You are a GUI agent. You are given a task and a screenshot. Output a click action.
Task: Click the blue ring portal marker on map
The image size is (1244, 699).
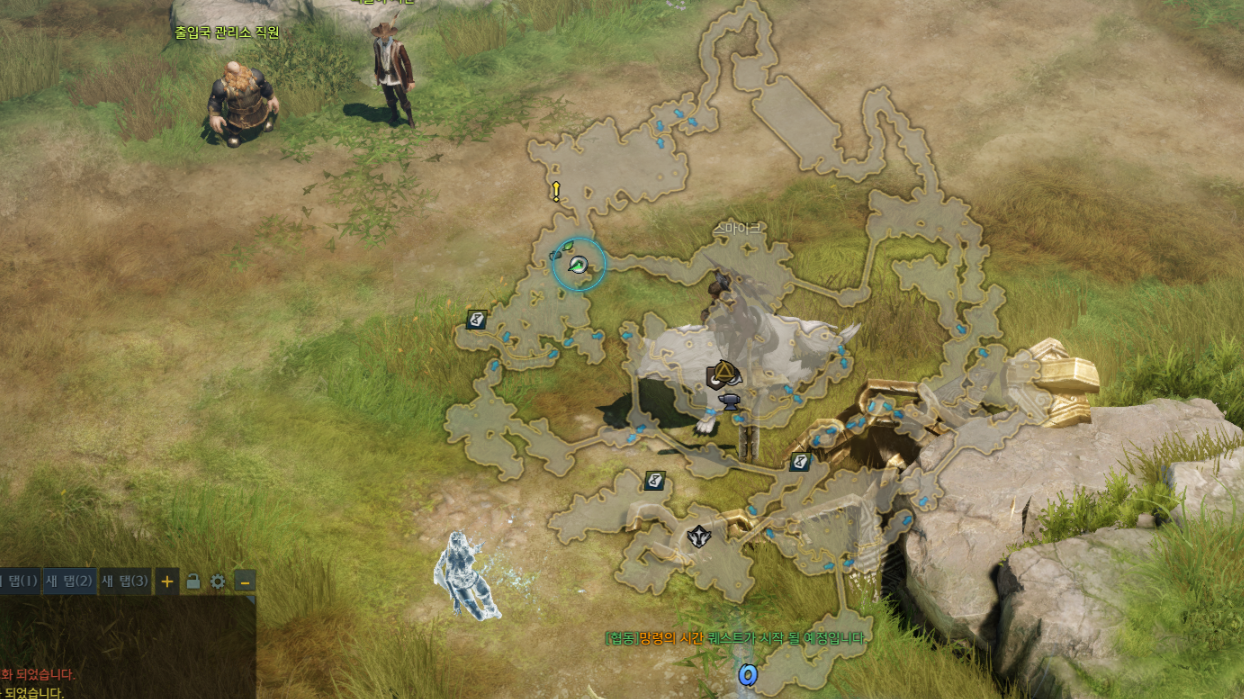747,675
